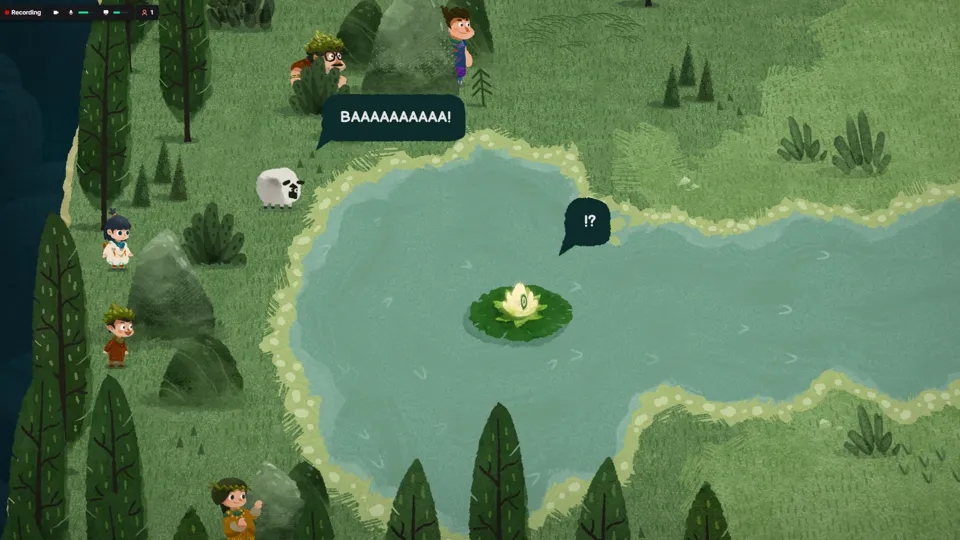Click the camera icon in the recording overlay
Screen dimensions: 960x540
tap(56, 12)
